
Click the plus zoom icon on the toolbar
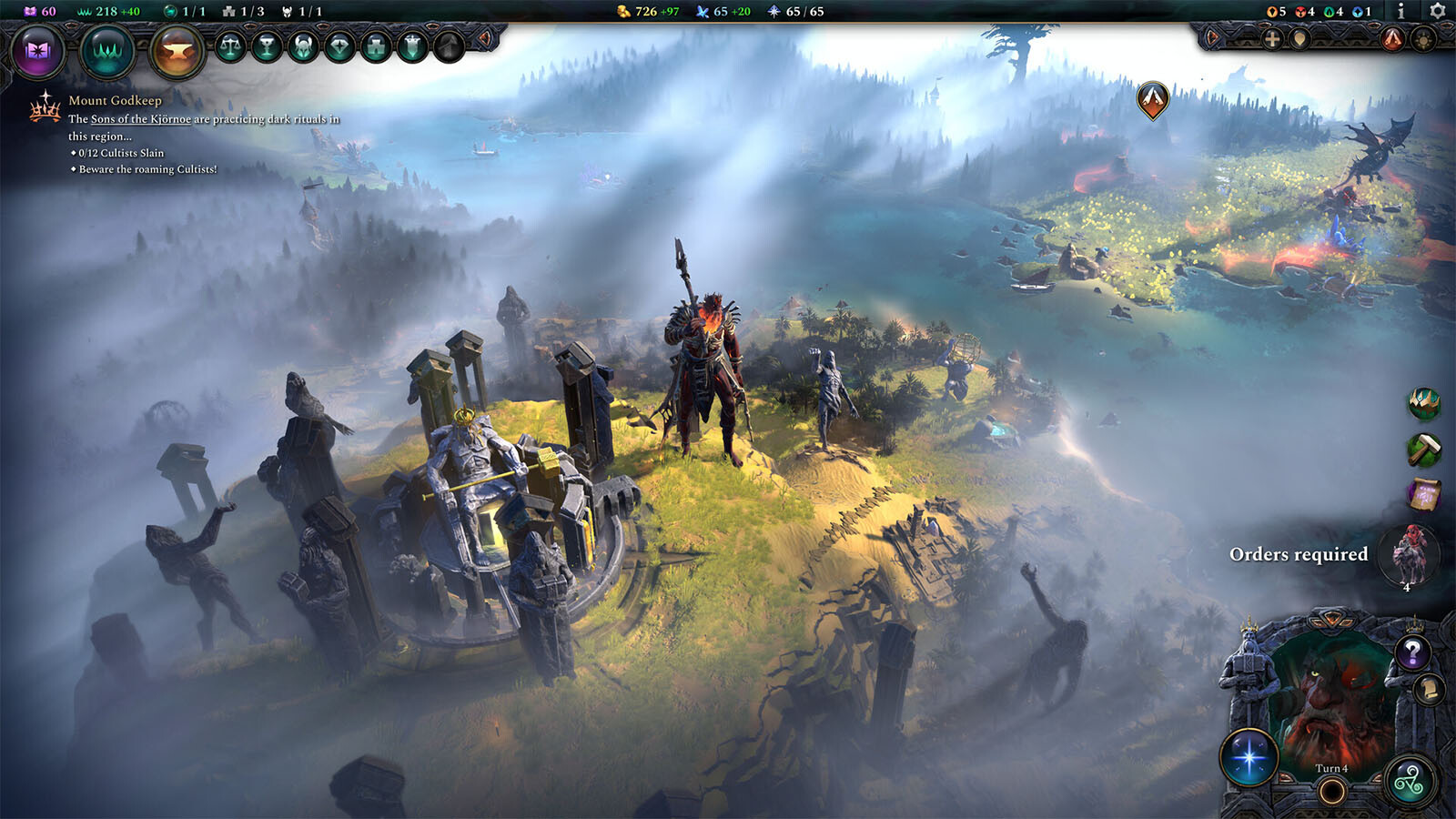pyautogui.click(x=1271, y=38)
